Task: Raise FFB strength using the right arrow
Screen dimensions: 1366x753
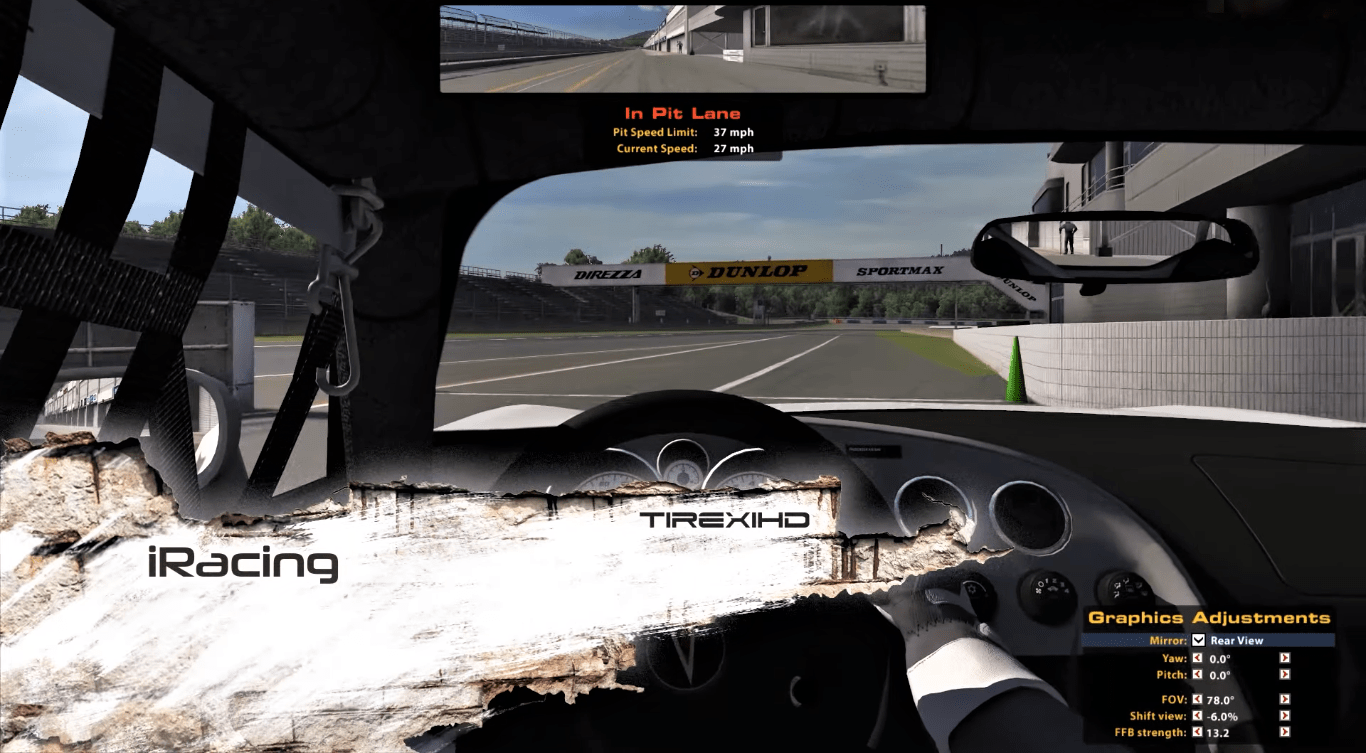Action: pos(1286,730)
